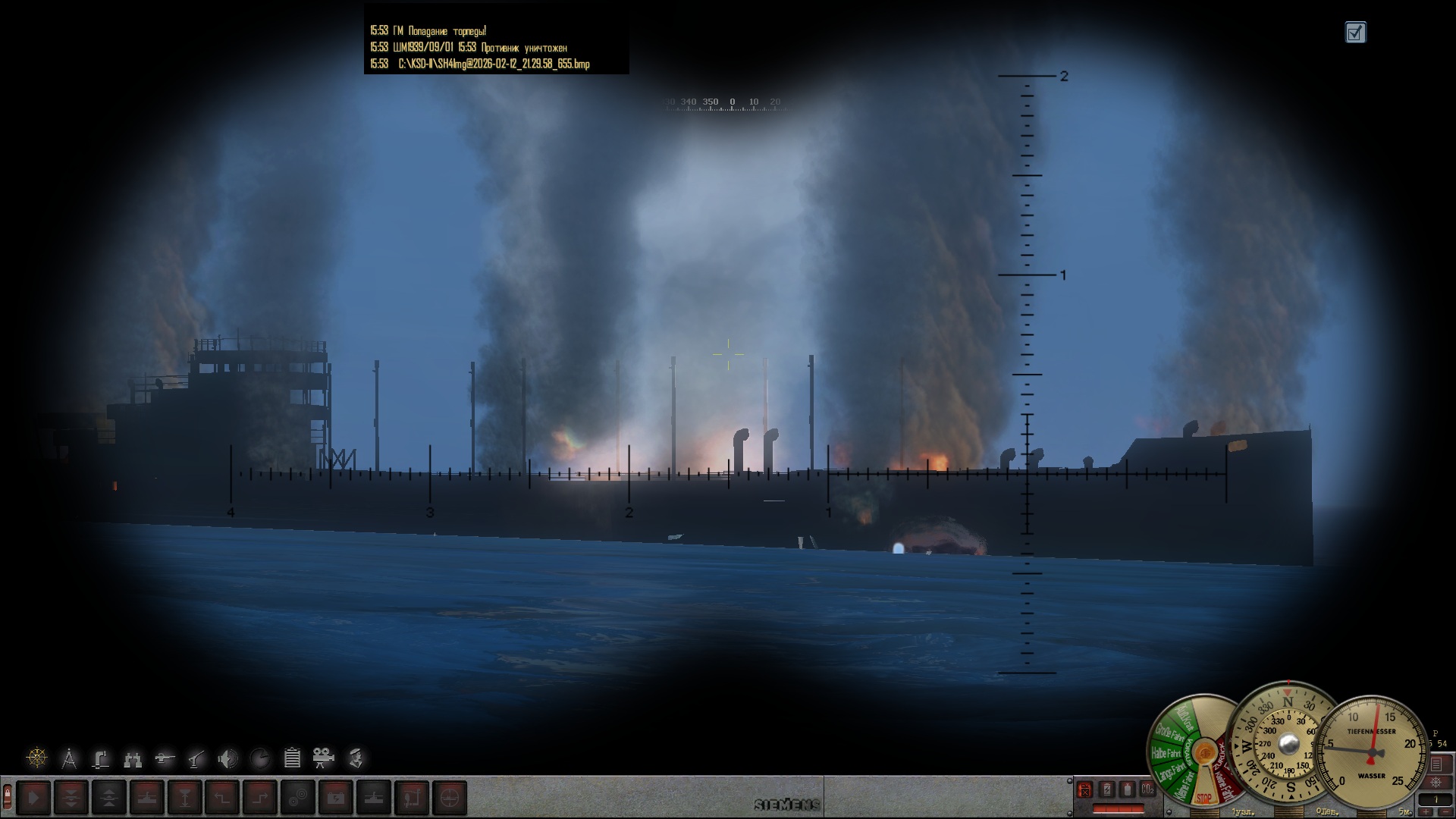Open the crew management sailor icon
The image size is (1456, 819).
[356, 758]
